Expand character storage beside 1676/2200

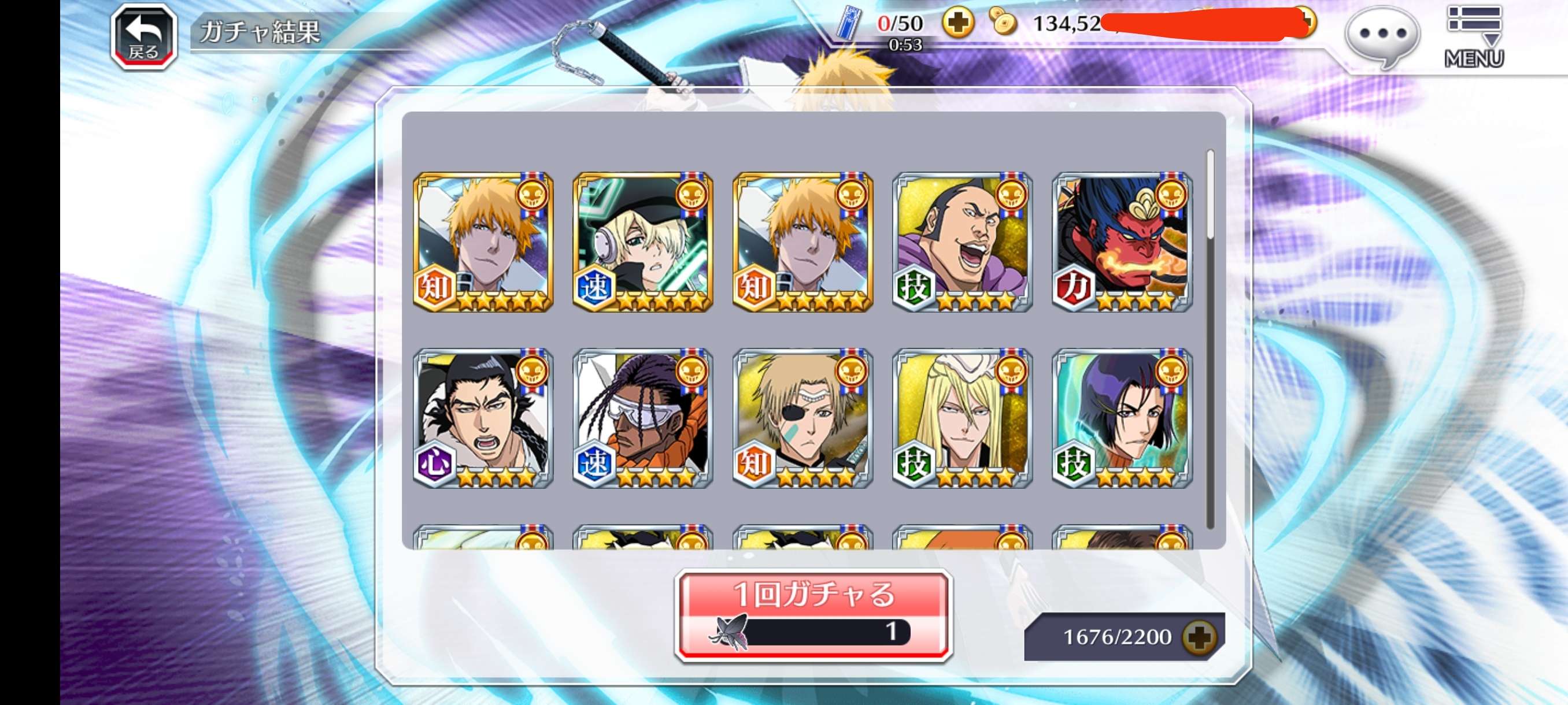click(x=1199, y=637)
